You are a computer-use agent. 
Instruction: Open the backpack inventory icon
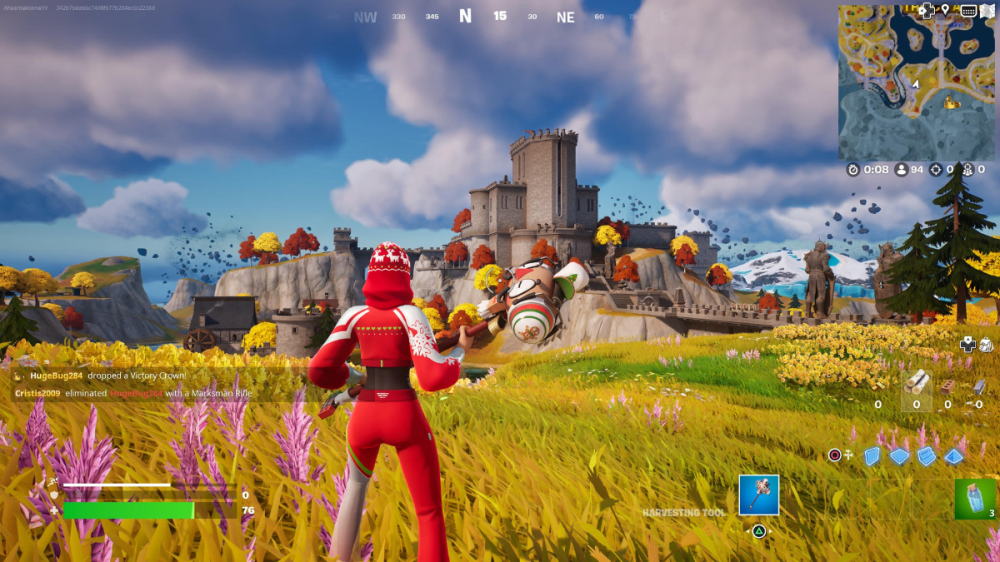[x=986, y=345]
